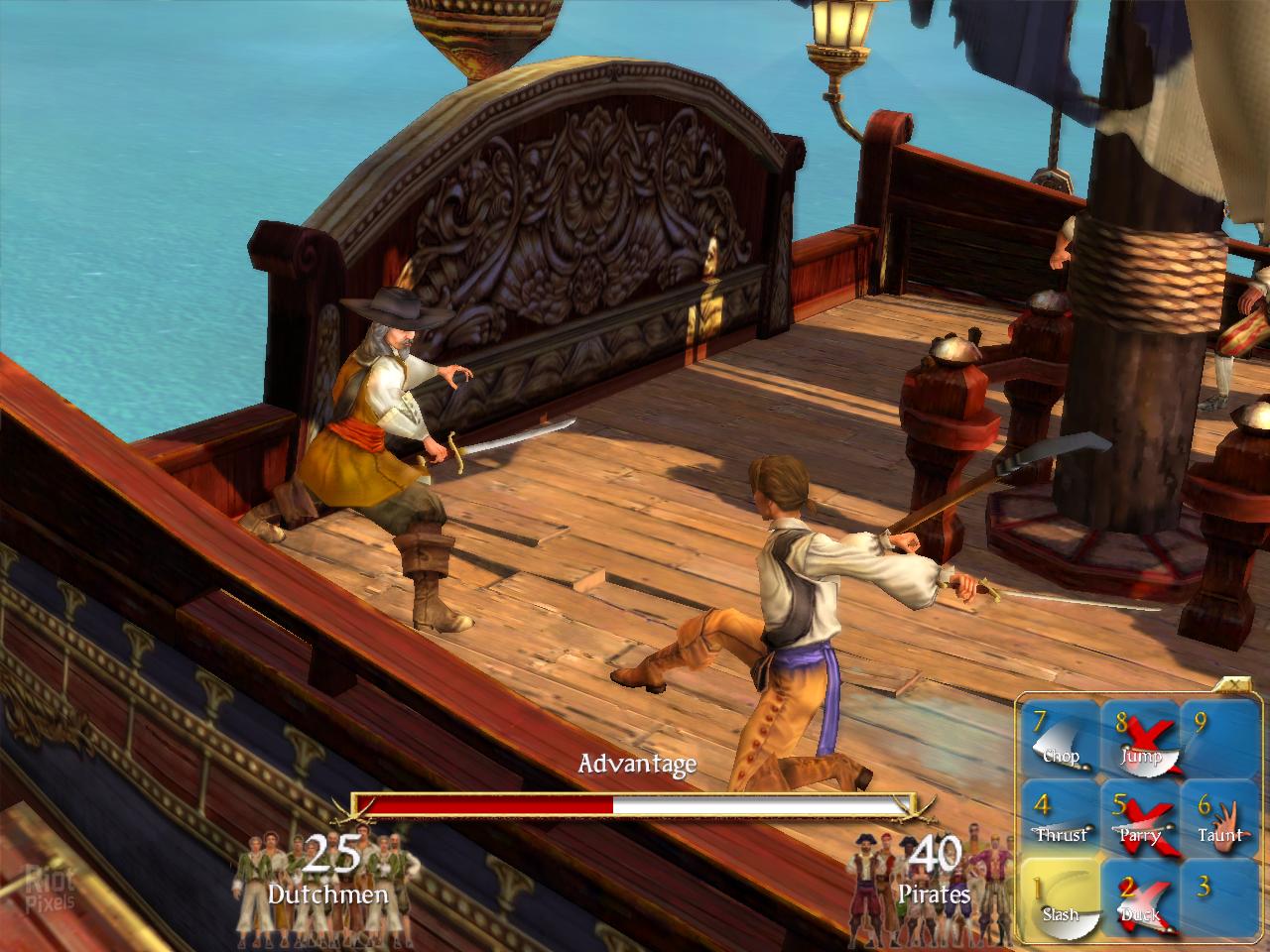Close the fencing move keypad panel
The image size is (1270, 952).
1234,684
